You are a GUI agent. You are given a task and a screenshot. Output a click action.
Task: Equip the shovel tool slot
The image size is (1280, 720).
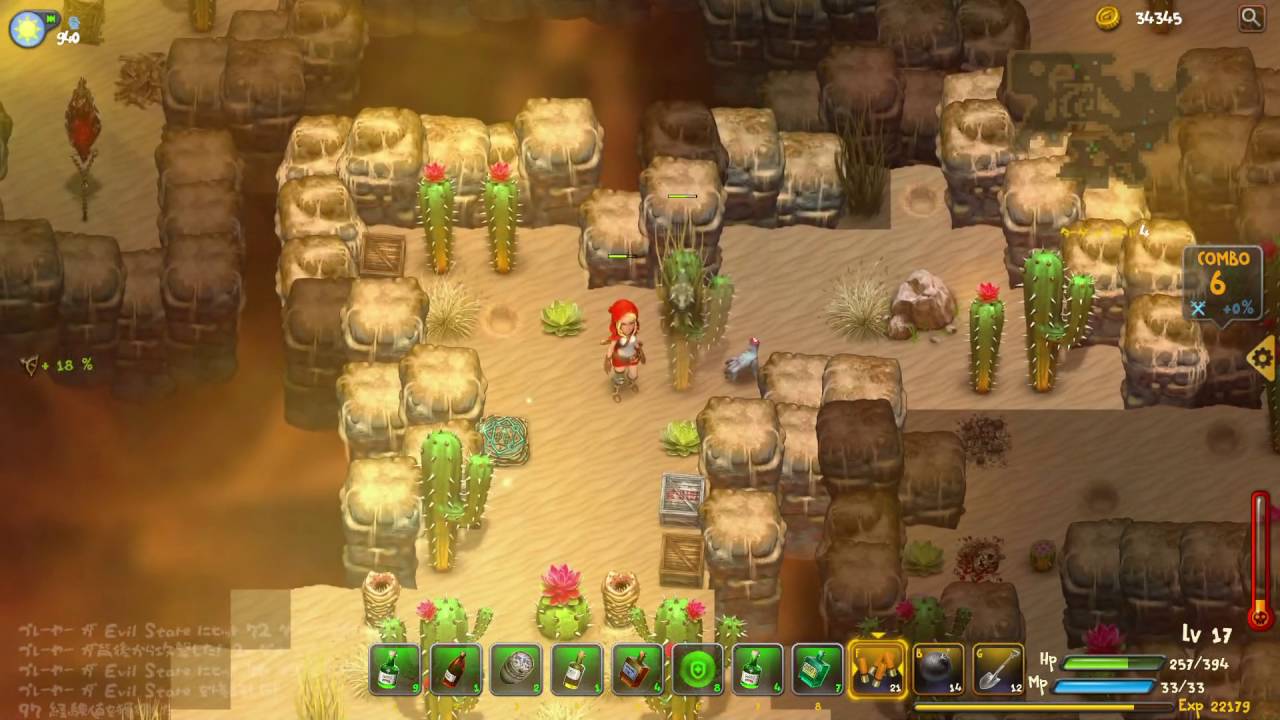pos(998,669)
